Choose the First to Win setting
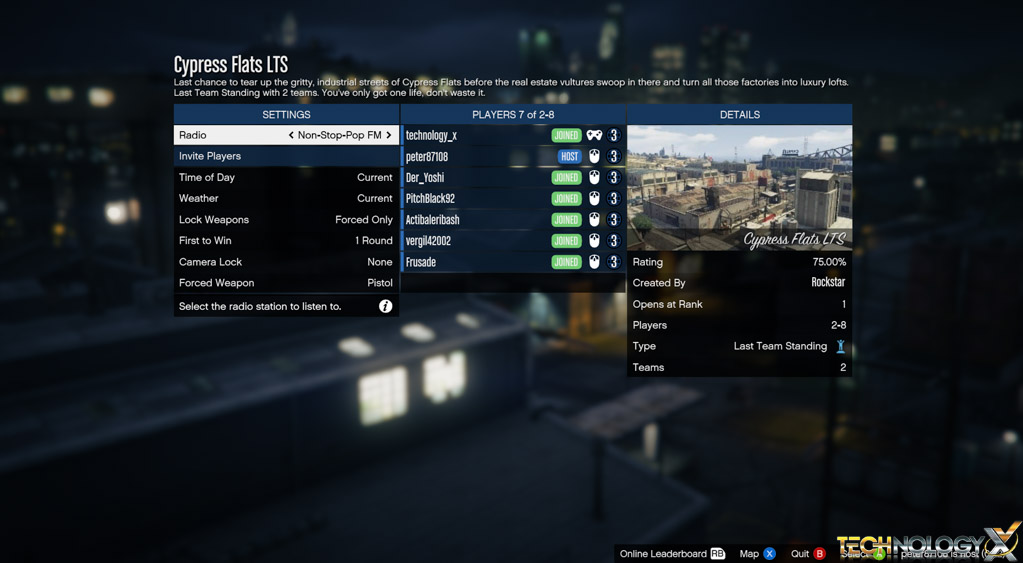This screenshot has width=1023, height=563. pyautogui.click(x=286, y=241)
